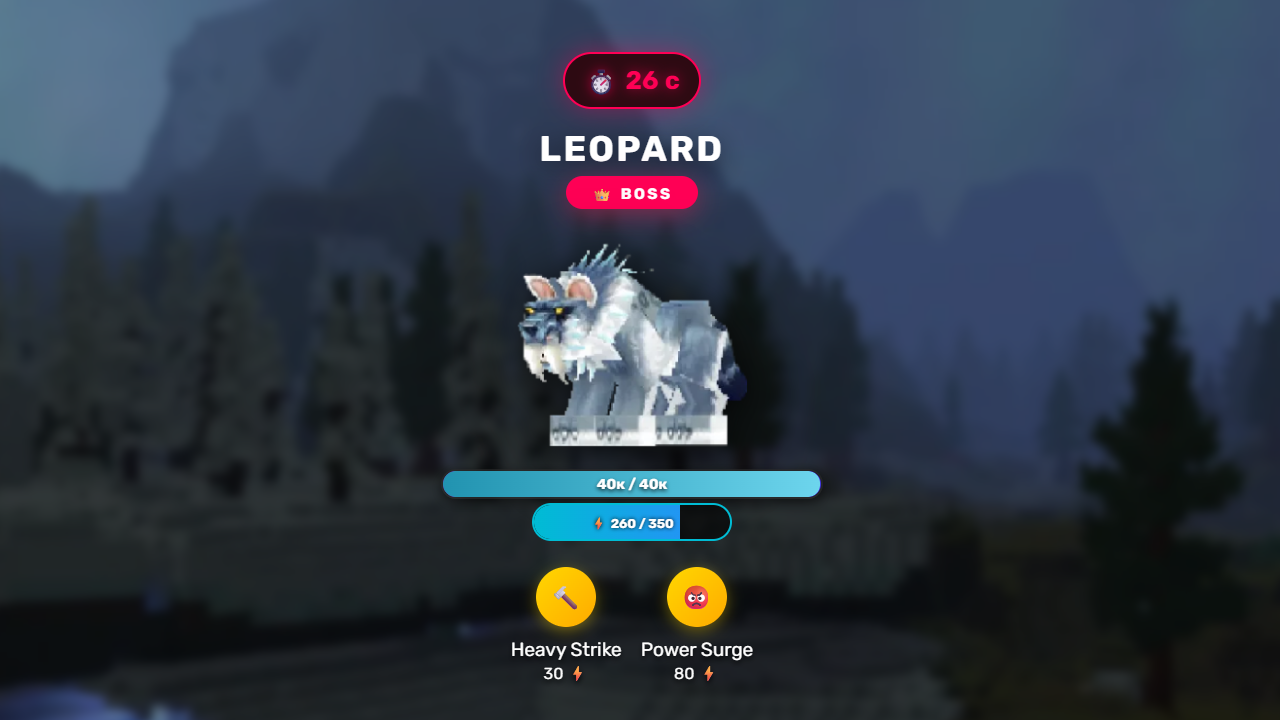Click the Heavy Strike label text
Image resolution: width=1280 pixels, height=720 pixels.
coord(565,649)
